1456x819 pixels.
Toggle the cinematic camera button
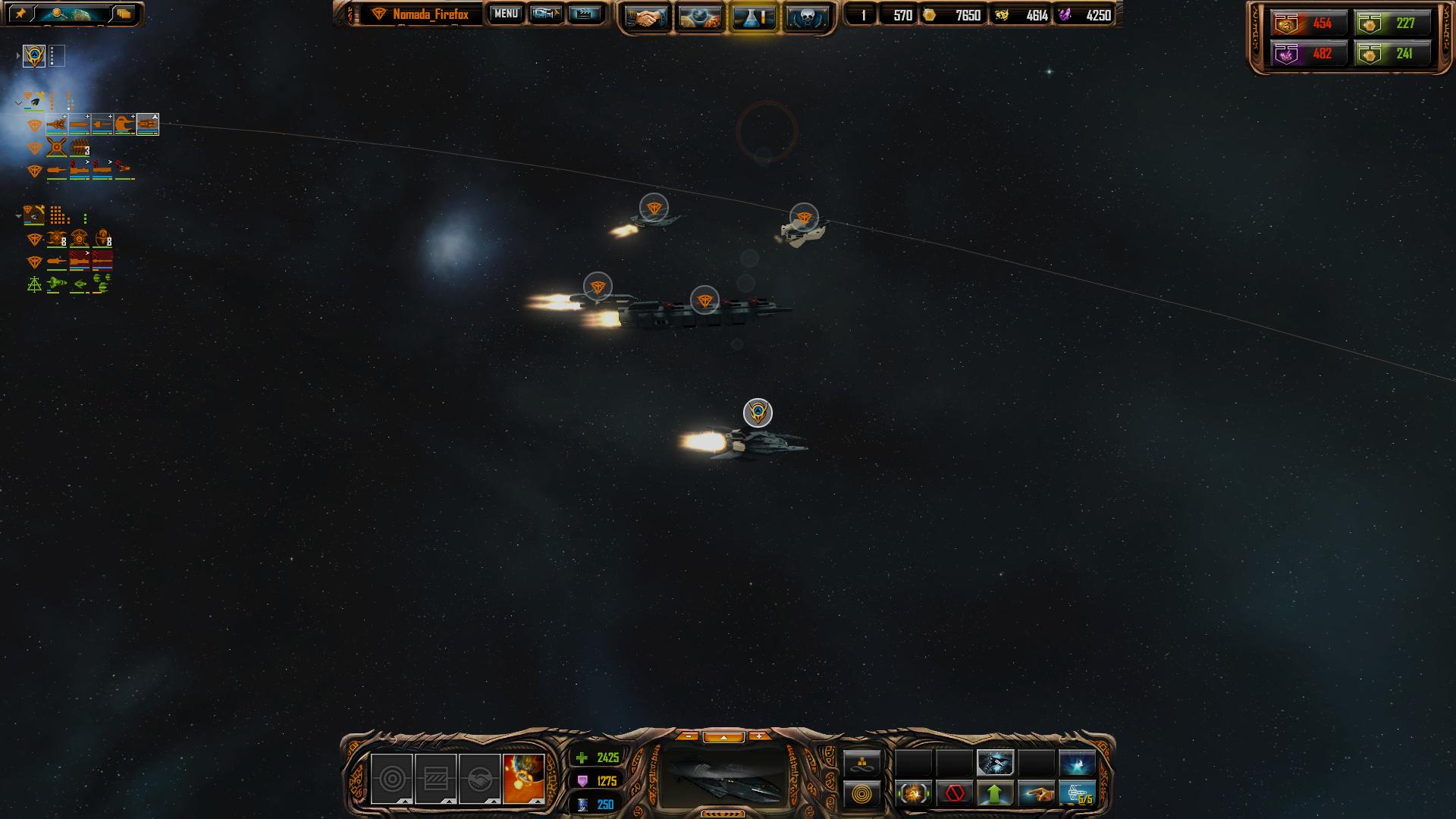click(545, 14)
